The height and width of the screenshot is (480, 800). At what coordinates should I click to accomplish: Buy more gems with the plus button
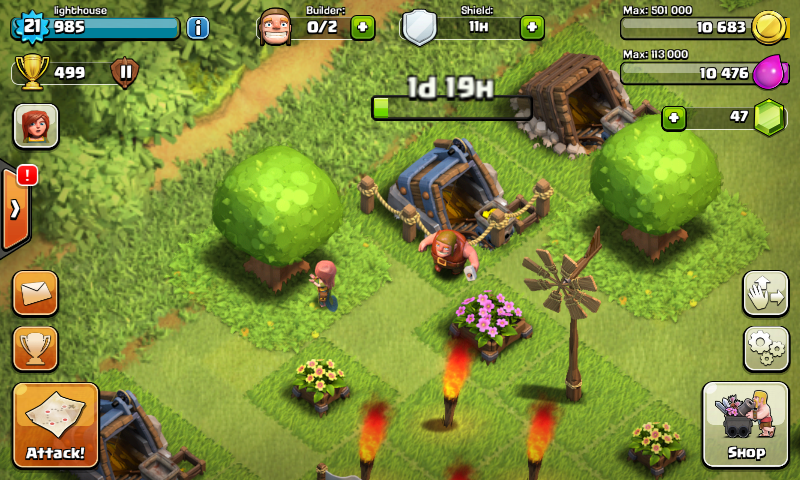tap(675, 118)
